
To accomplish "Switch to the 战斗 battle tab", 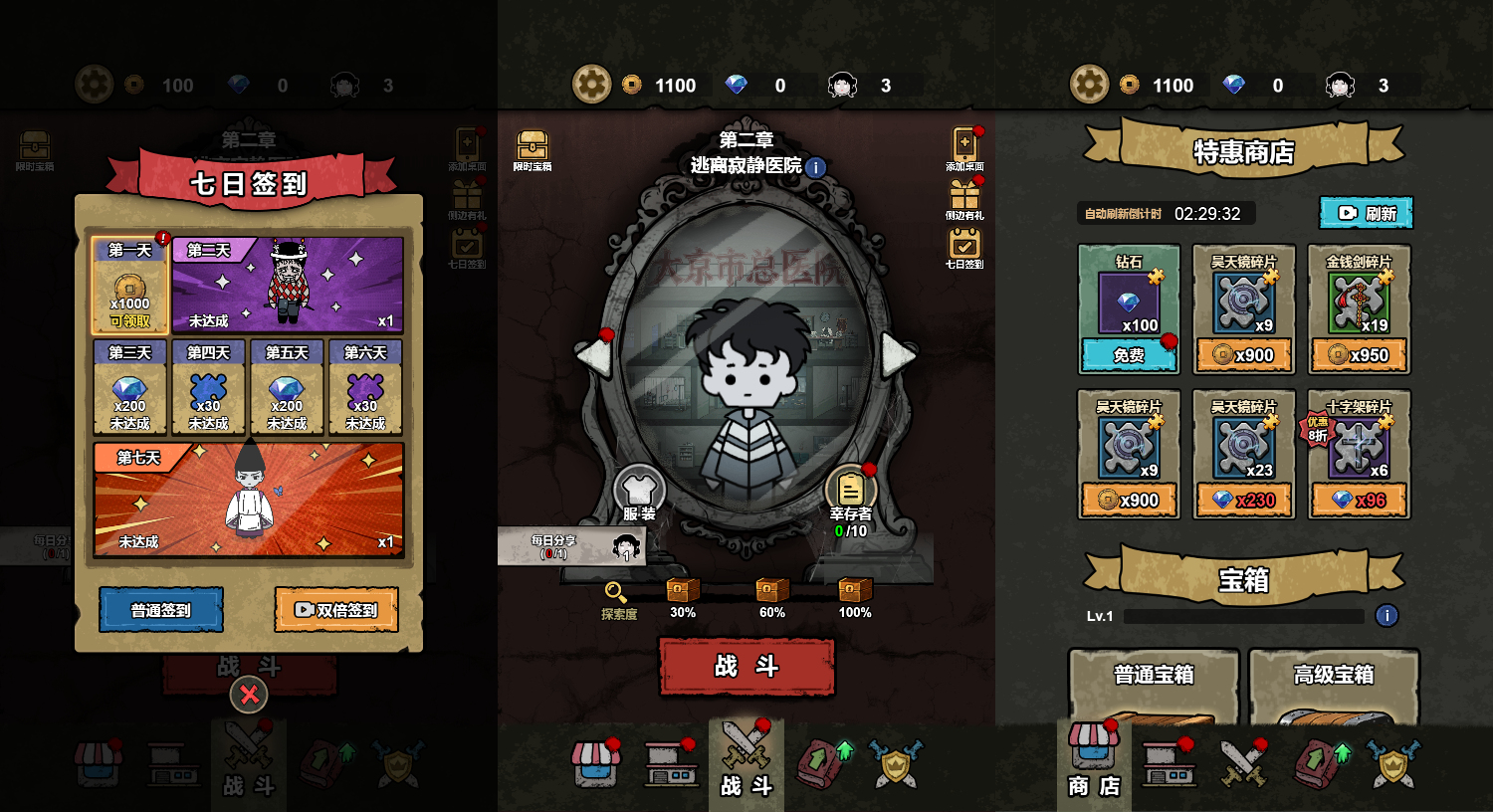I will (746, 761).
